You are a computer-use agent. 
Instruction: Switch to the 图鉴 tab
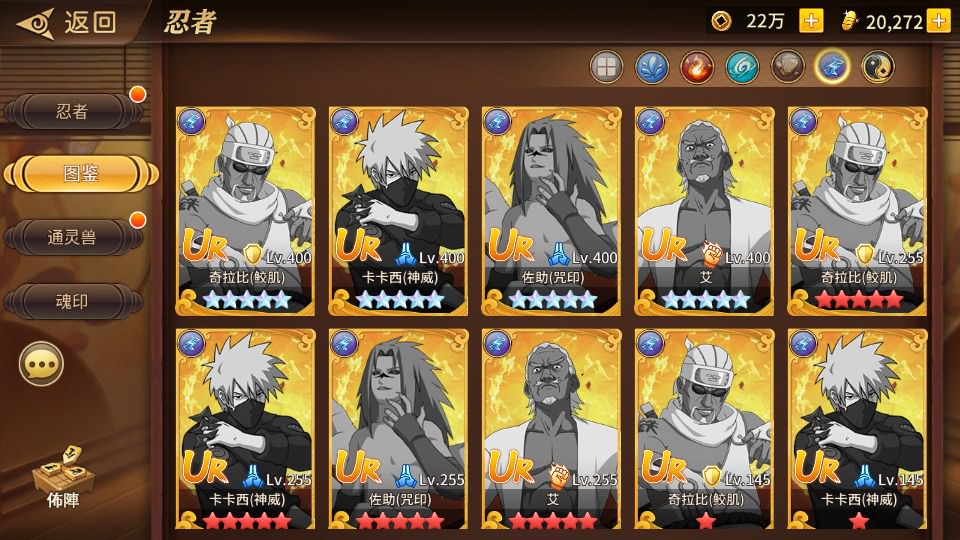click(x=80, y=173)
